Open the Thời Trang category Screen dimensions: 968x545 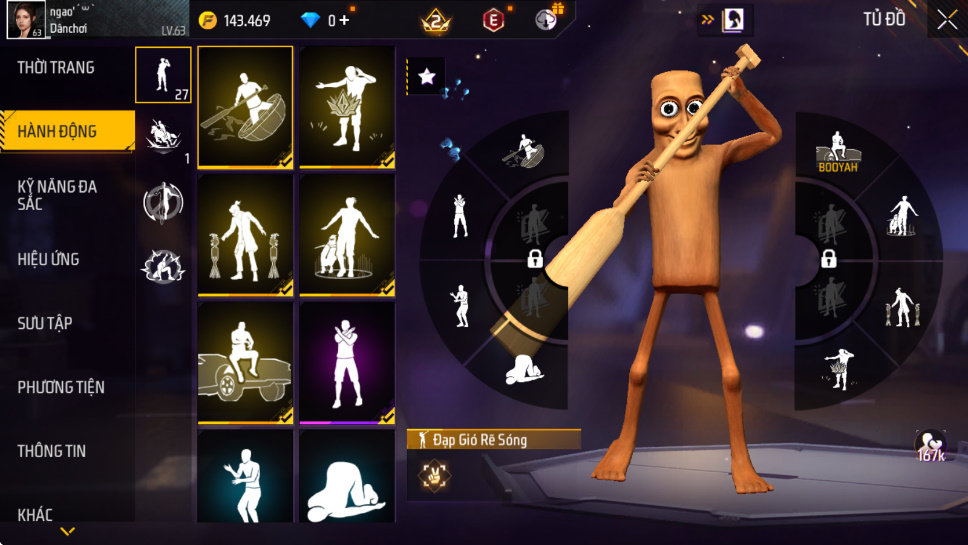point(57,68)
